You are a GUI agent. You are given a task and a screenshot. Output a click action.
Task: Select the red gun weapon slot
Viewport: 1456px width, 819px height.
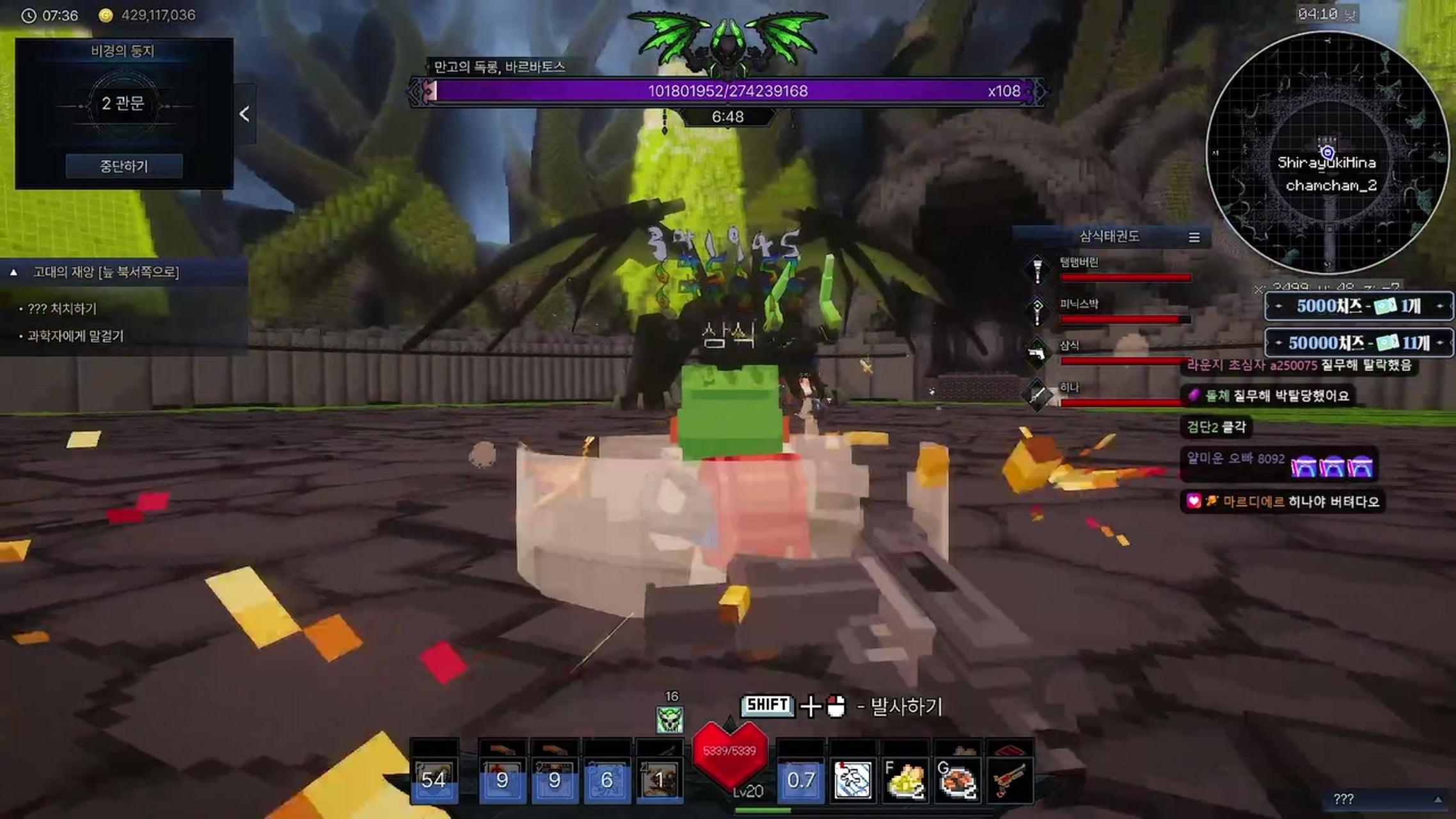pyautogui.click(x=1009, y=779)
